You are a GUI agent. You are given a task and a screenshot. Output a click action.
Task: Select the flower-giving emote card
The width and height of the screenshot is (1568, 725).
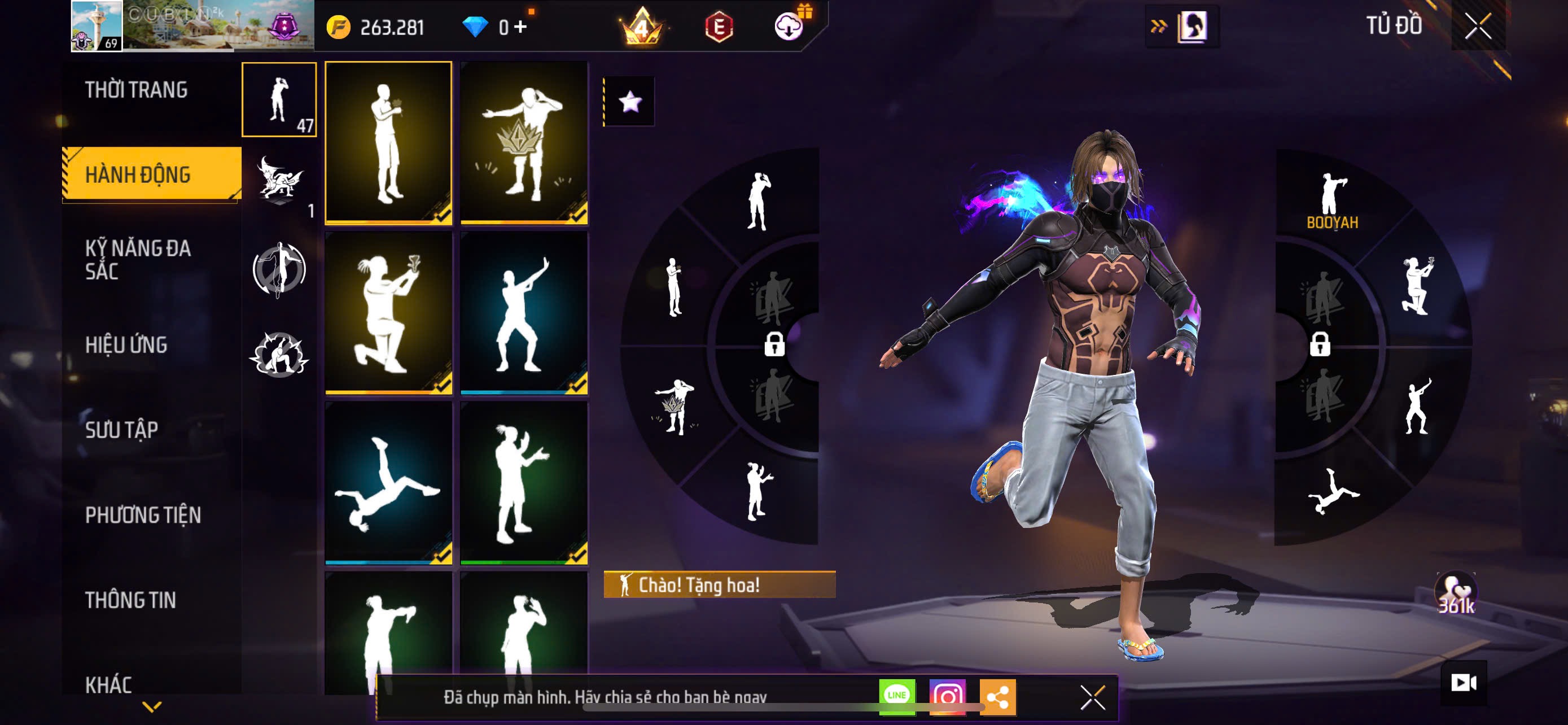point(388,143)
